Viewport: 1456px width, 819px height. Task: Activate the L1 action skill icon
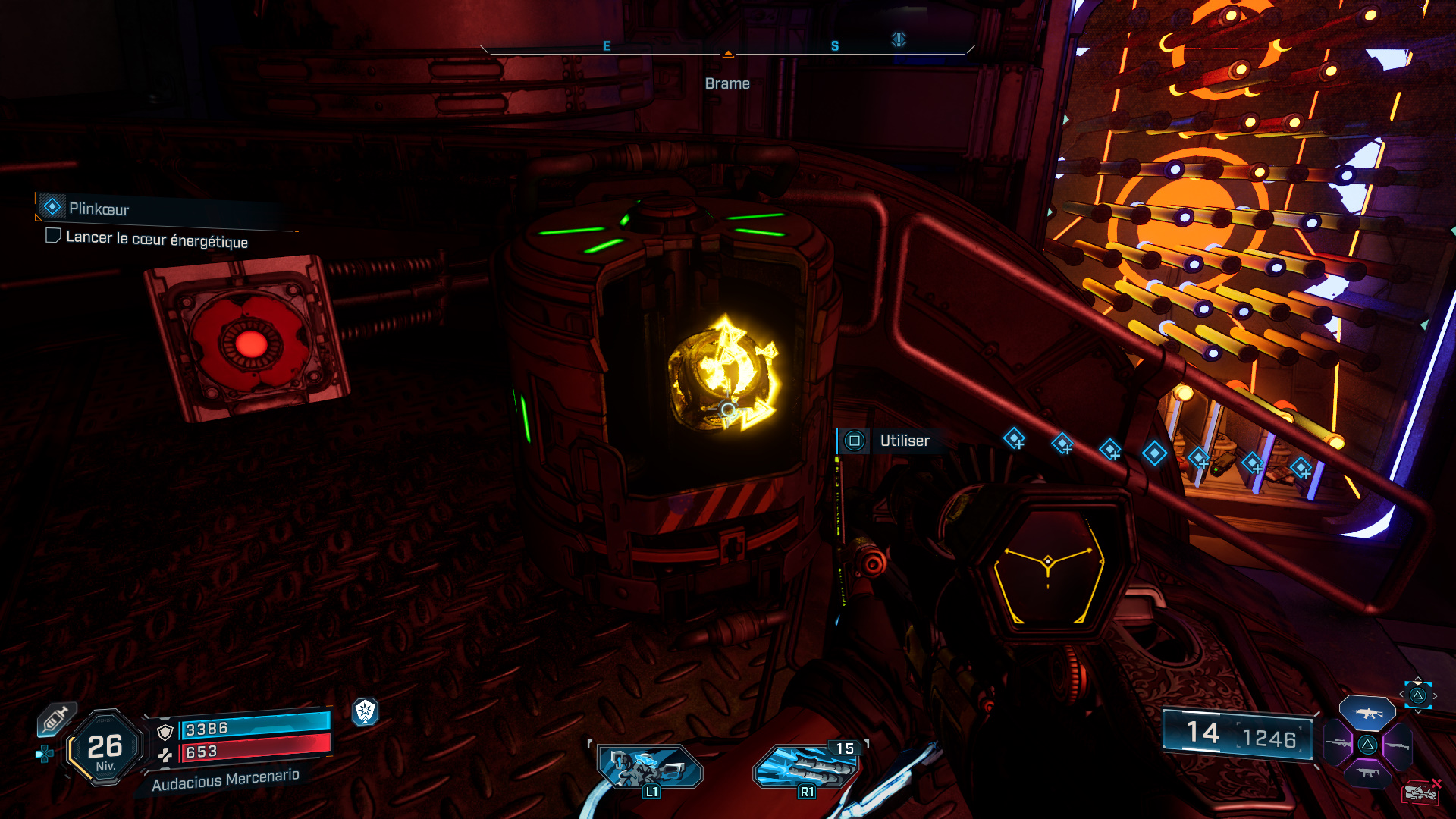(x=649, y=767)
